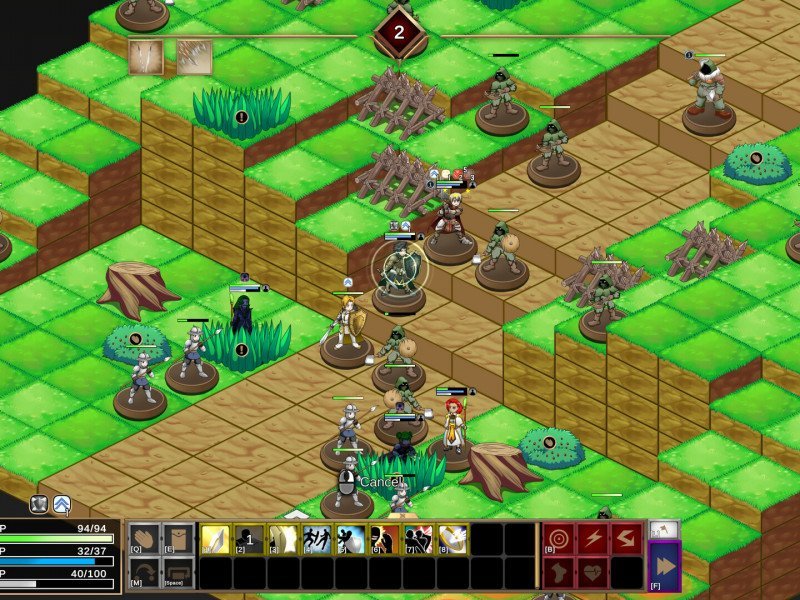
Task: Click the Cancel label near the knight
Action: (x=380, y=482)
